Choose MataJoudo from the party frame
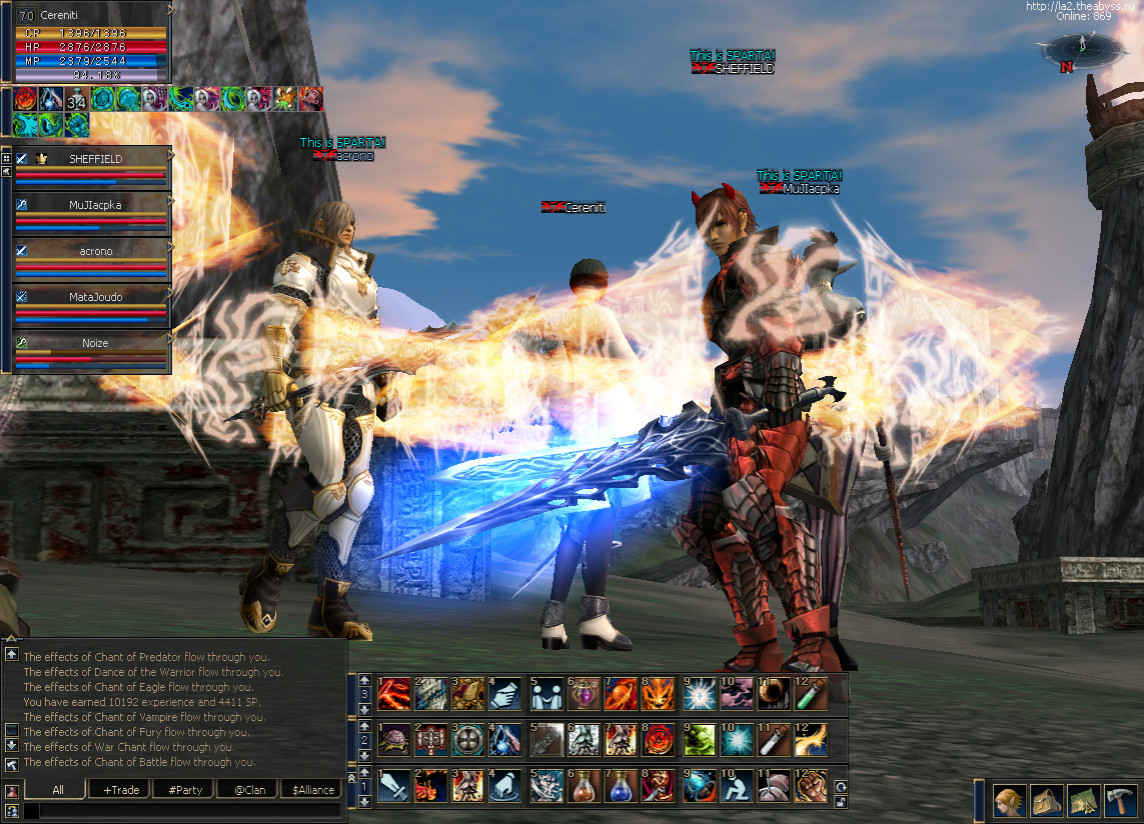 coord(95,297)
